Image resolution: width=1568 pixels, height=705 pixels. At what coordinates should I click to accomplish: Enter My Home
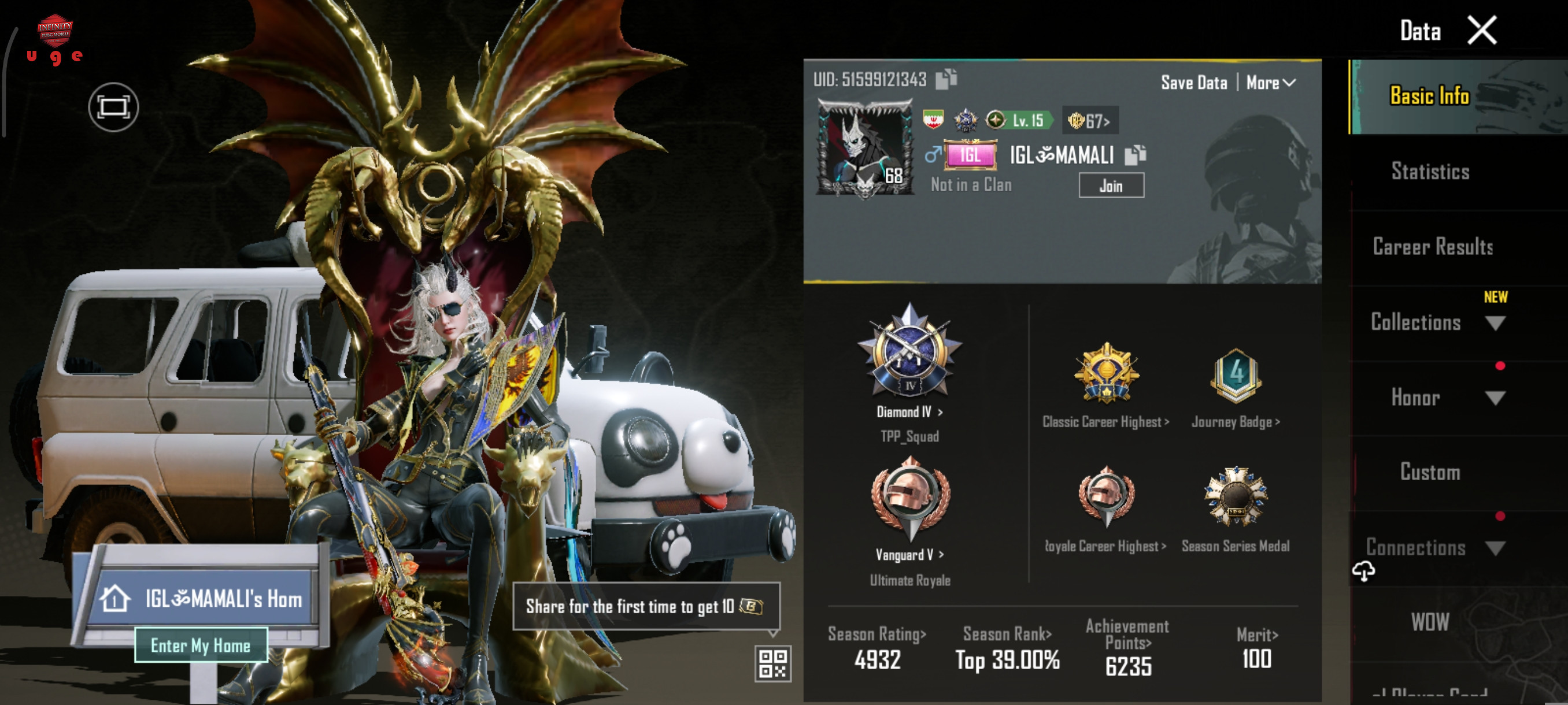coord(200,645)
